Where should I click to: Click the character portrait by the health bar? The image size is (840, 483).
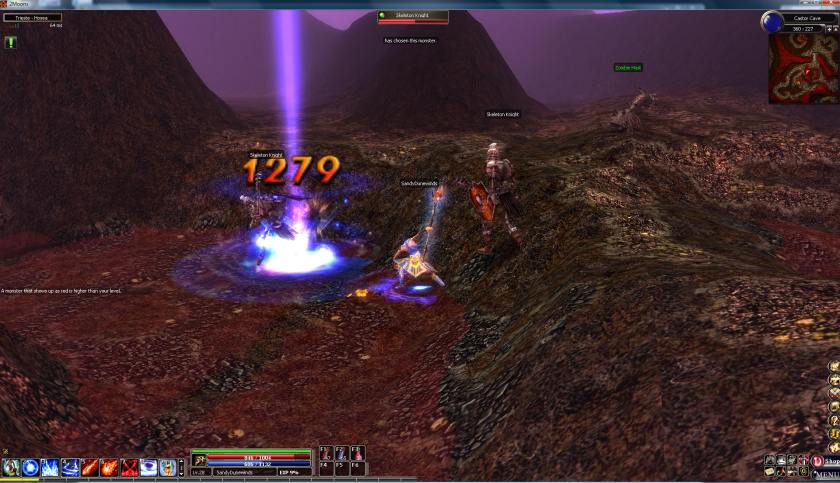(200, 459)
